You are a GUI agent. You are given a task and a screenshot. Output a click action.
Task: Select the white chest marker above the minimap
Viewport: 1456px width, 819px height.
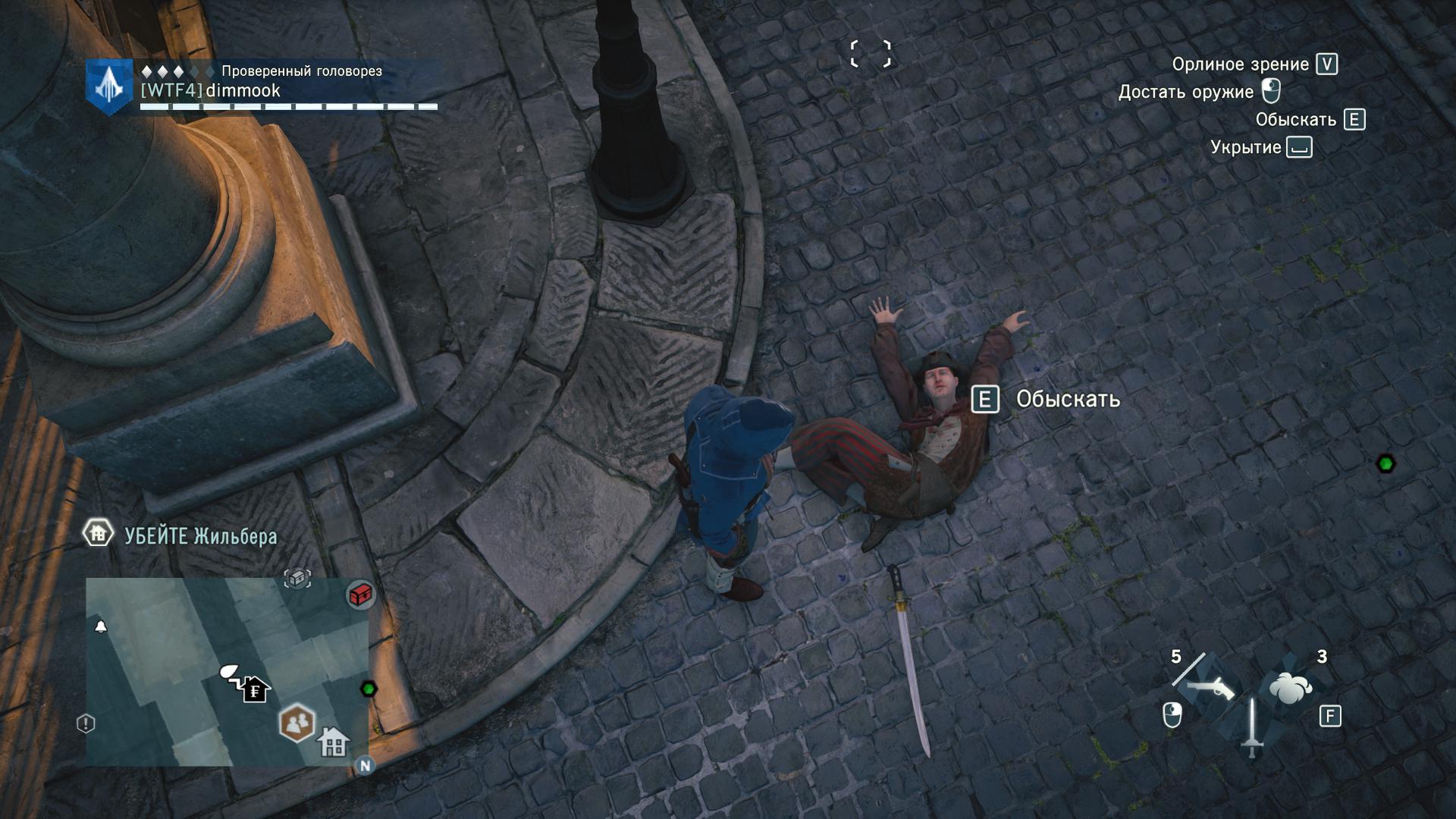point(297,579)
